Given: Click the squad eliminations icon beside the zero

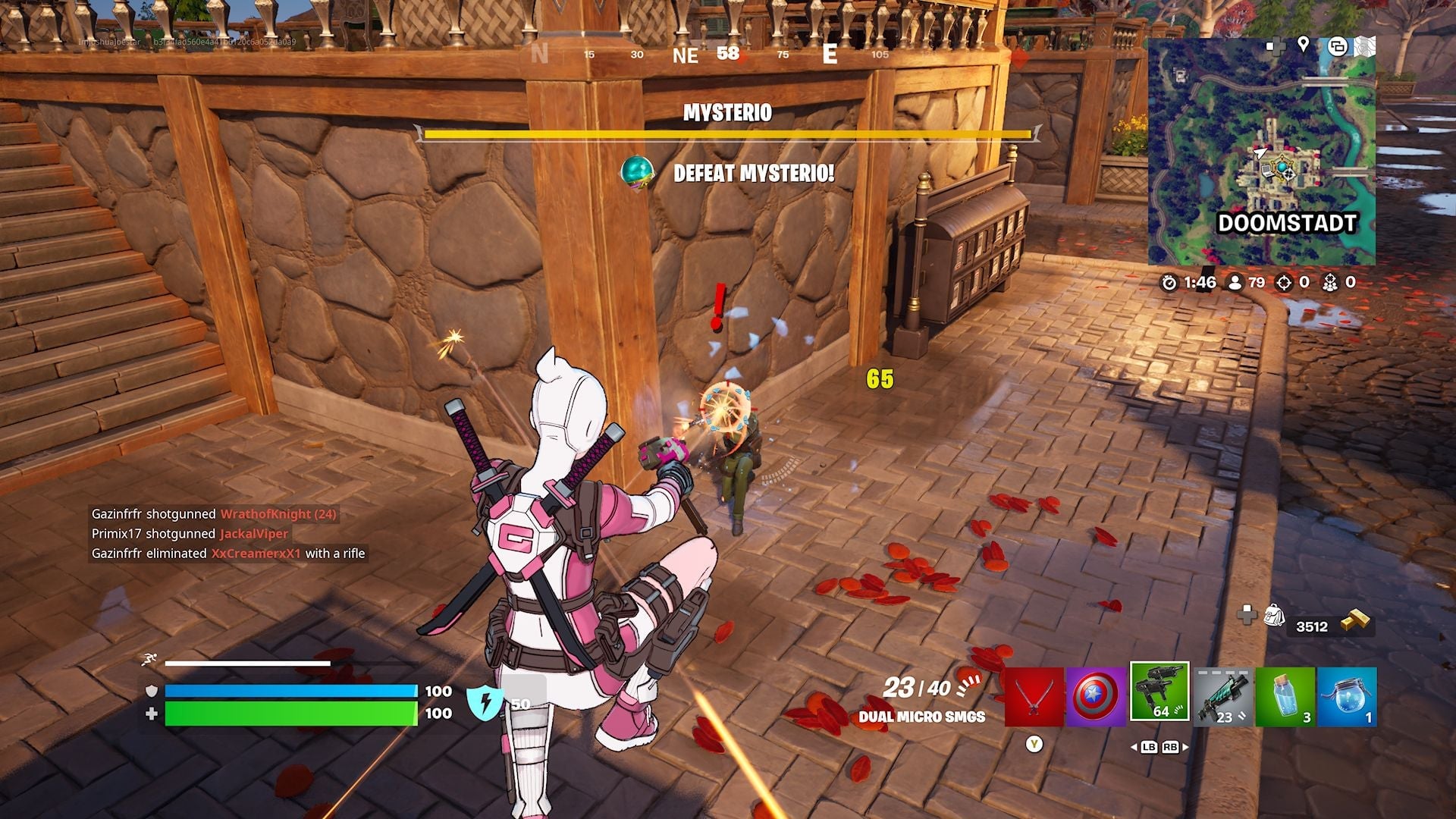Looking at the screenshot, I should pyautogui.click(x=1331, y=283).
